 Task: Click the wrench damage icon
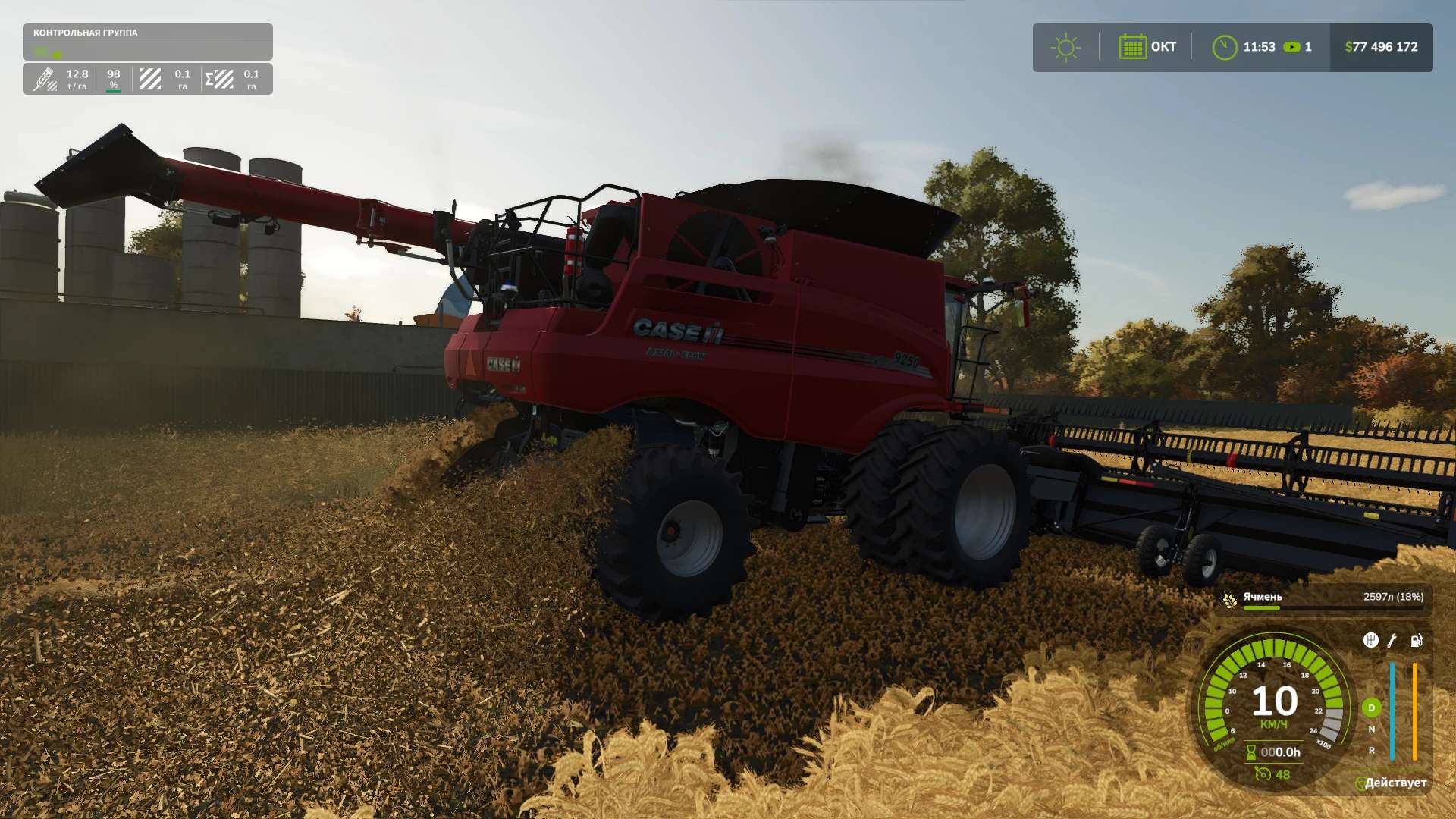point(1392,640)
